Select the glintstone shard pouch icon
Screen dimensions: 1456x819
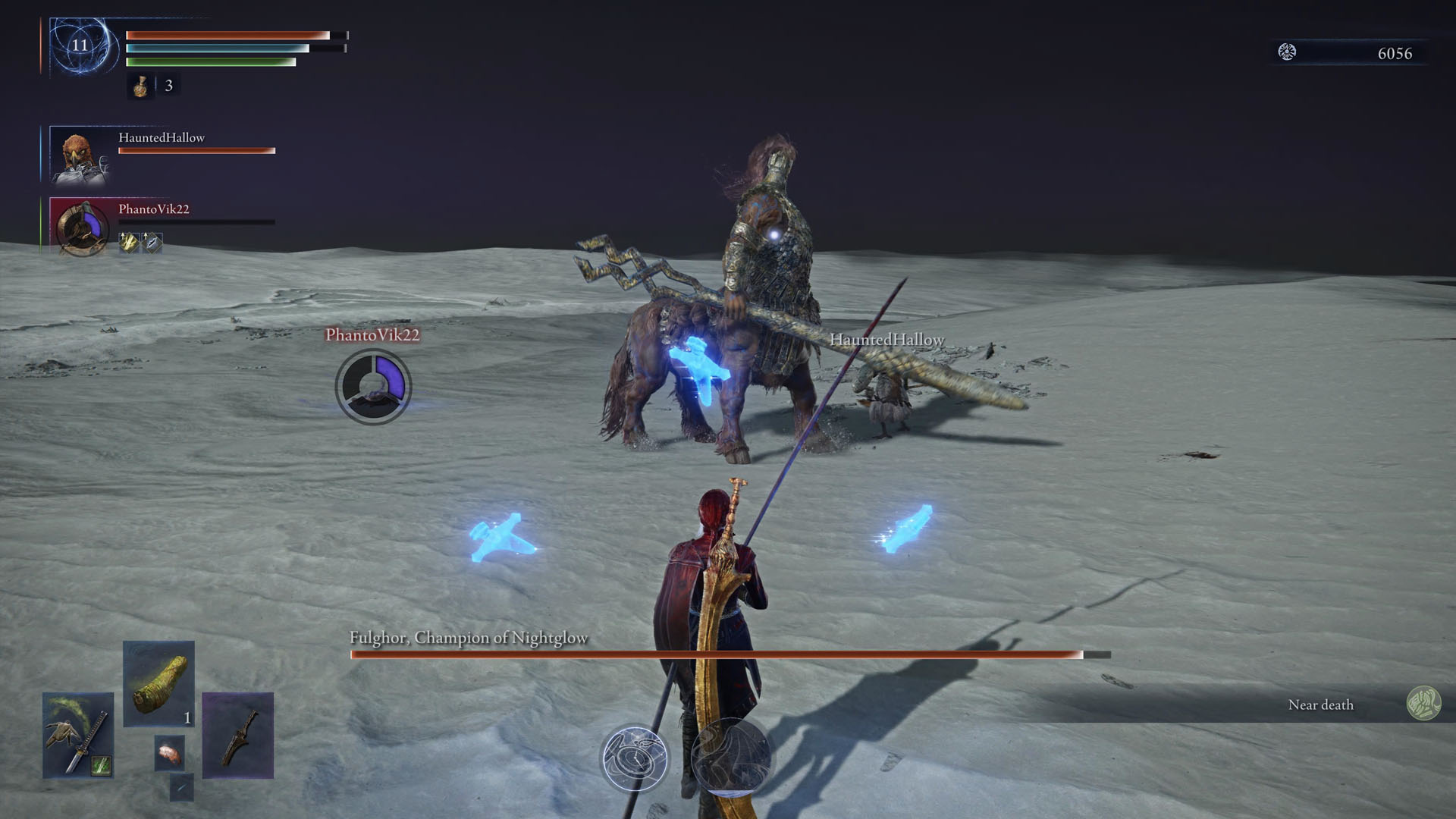tap(182, 787)
